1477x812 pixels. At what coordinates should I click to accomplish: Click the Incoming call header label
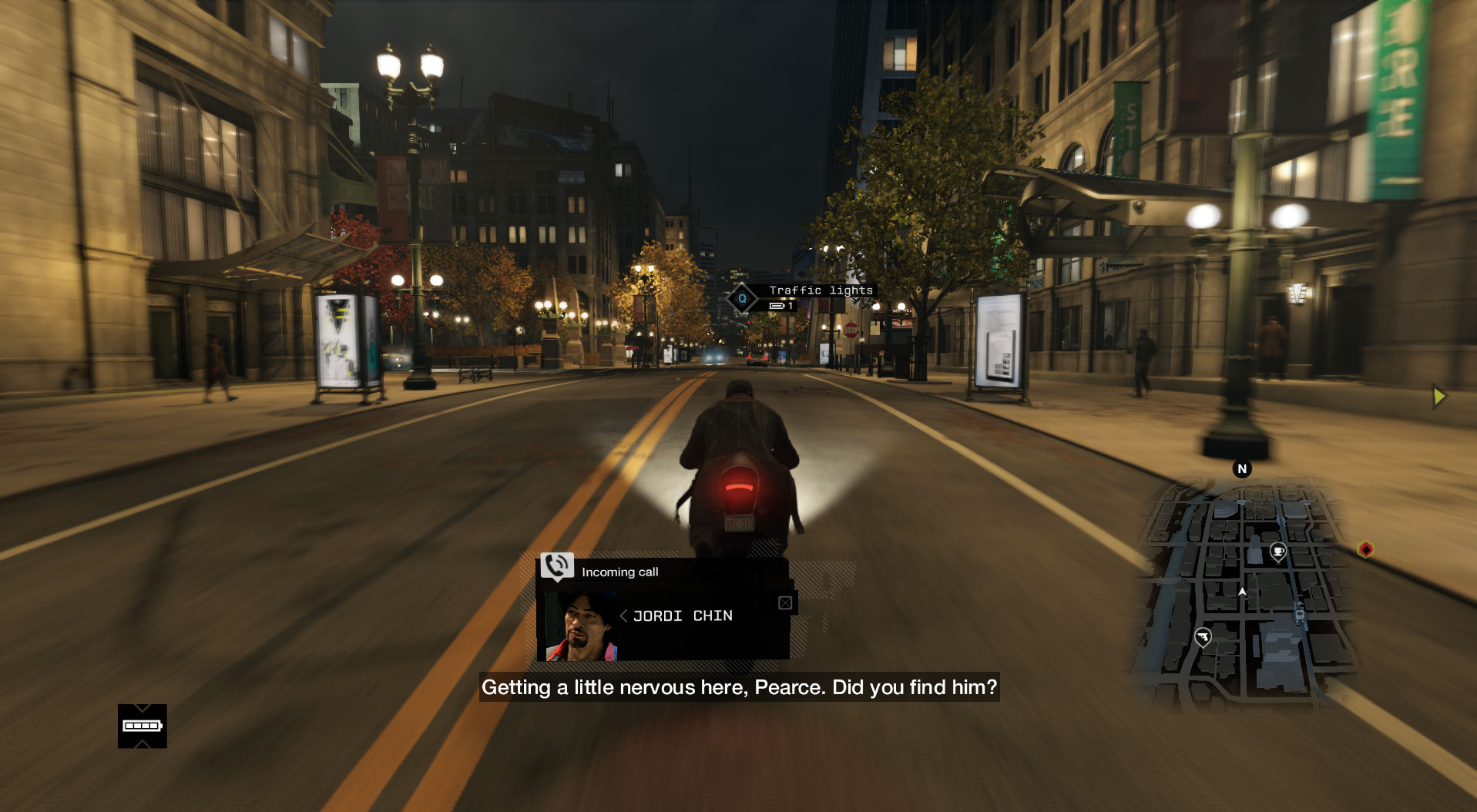coord(621,572)
